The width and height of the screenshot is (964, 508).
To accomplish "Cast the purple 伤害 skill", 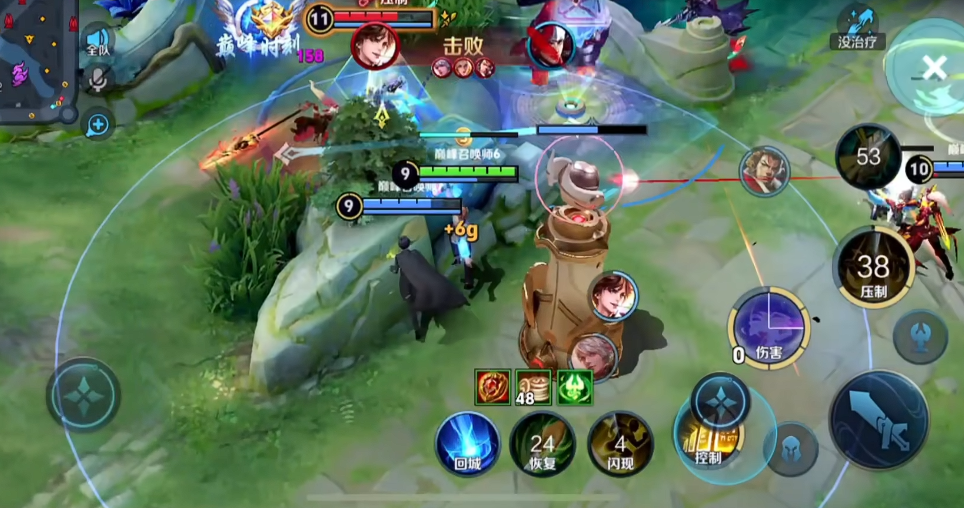I will [x=768, y=327].
